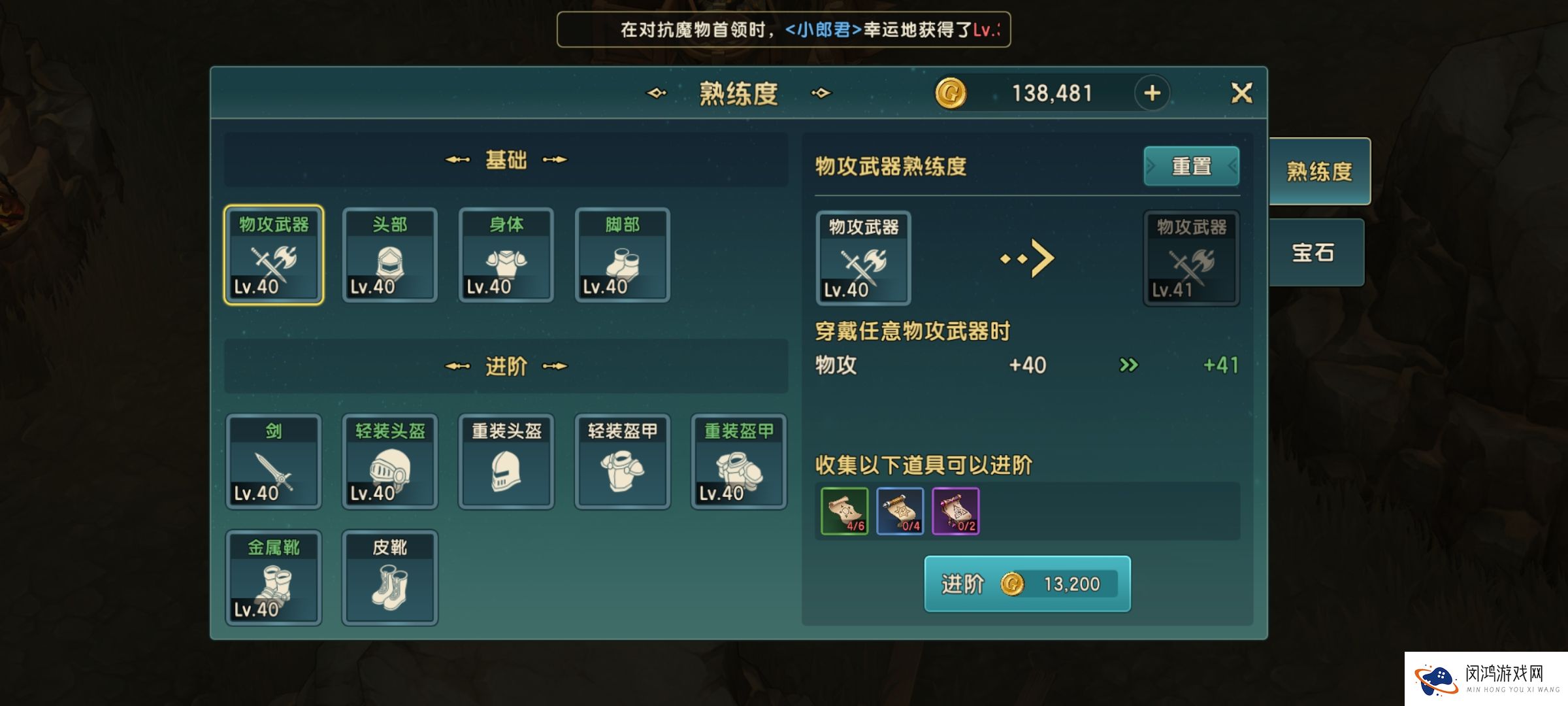This screenshot has height=706, width=1568.
Task: Select the 轻装盔甲 light armor slot
Action: coord(622,462)
